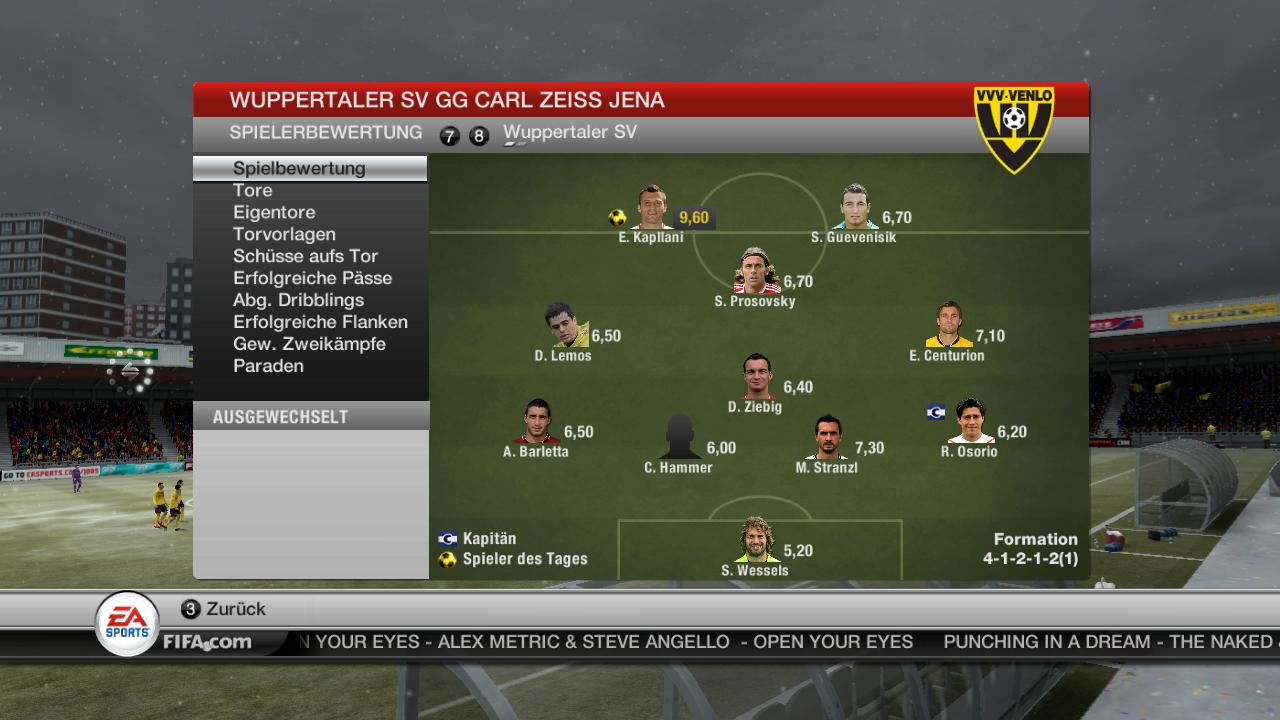Select Erfolgreiche Flanken entry
The width and height of the screenshot is (1280, 720).
point(320,322)
